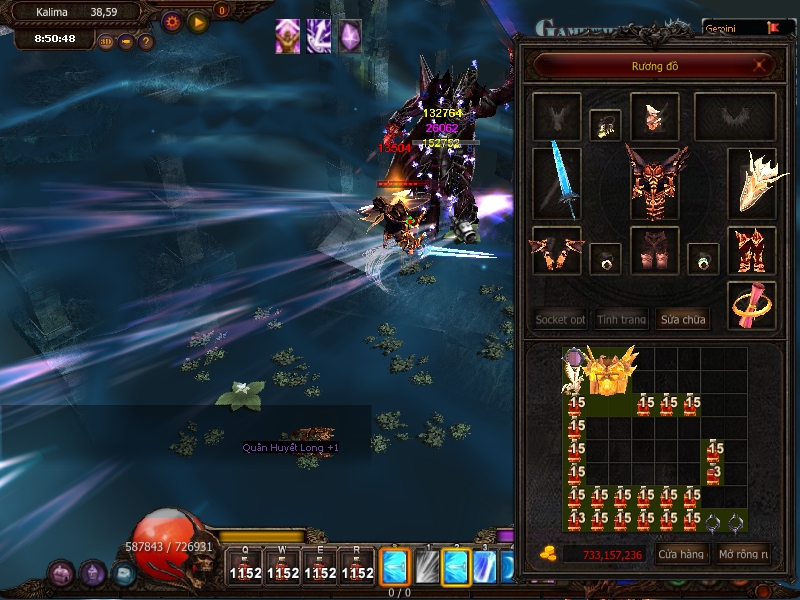Select the equipped pendant necklace slot
Image resolution: width=800 pixels, height=600 pixels.
pyautogui.click(x=604, y=124)
